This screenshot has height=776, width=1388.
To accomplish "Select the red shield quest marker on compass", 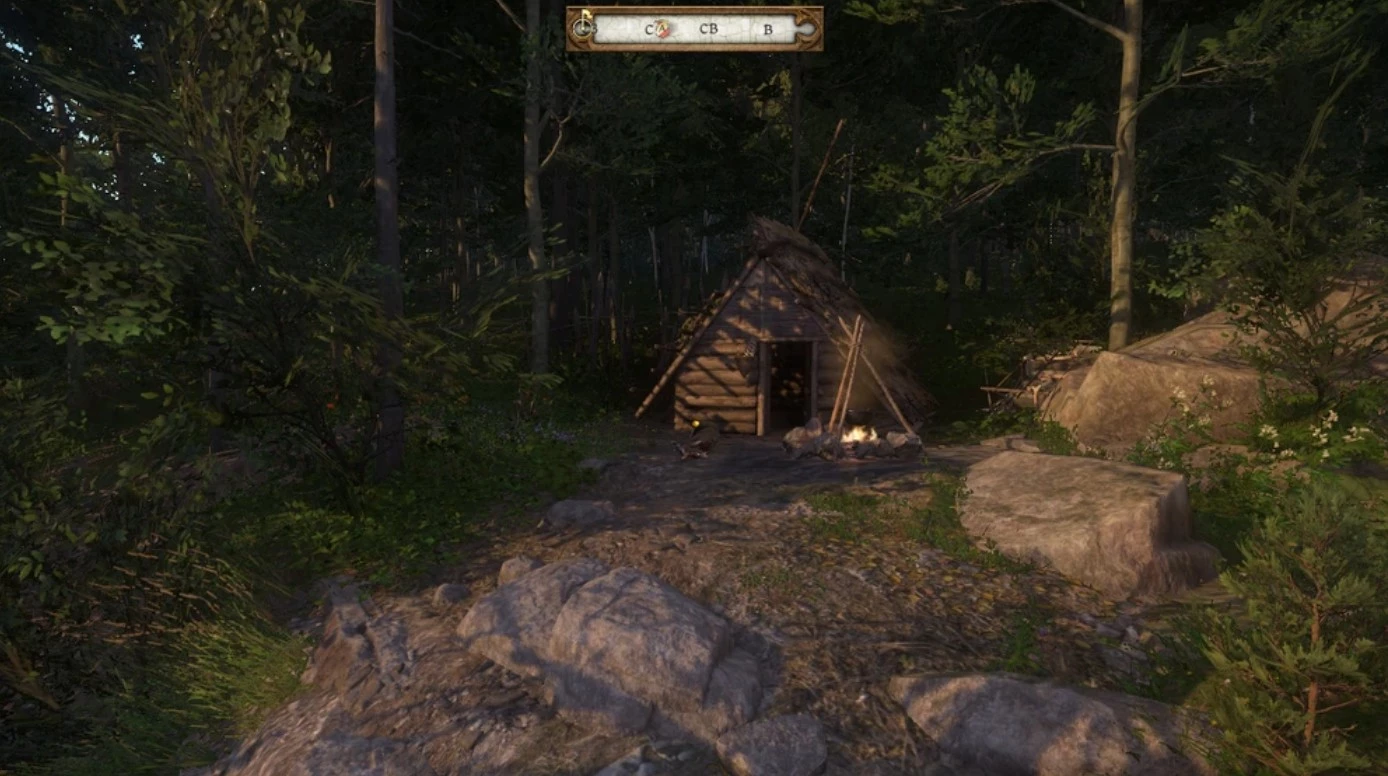I will (663, 29).
